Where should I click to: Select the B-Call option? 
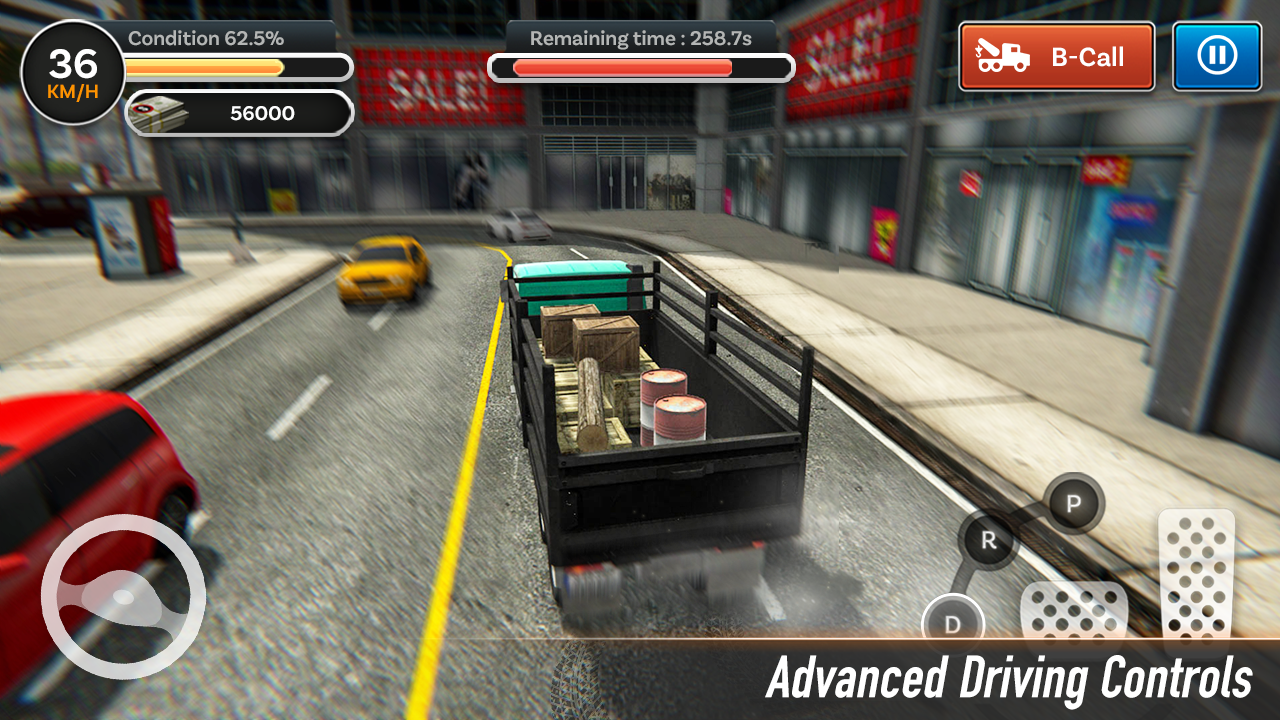pos(1056,57)
